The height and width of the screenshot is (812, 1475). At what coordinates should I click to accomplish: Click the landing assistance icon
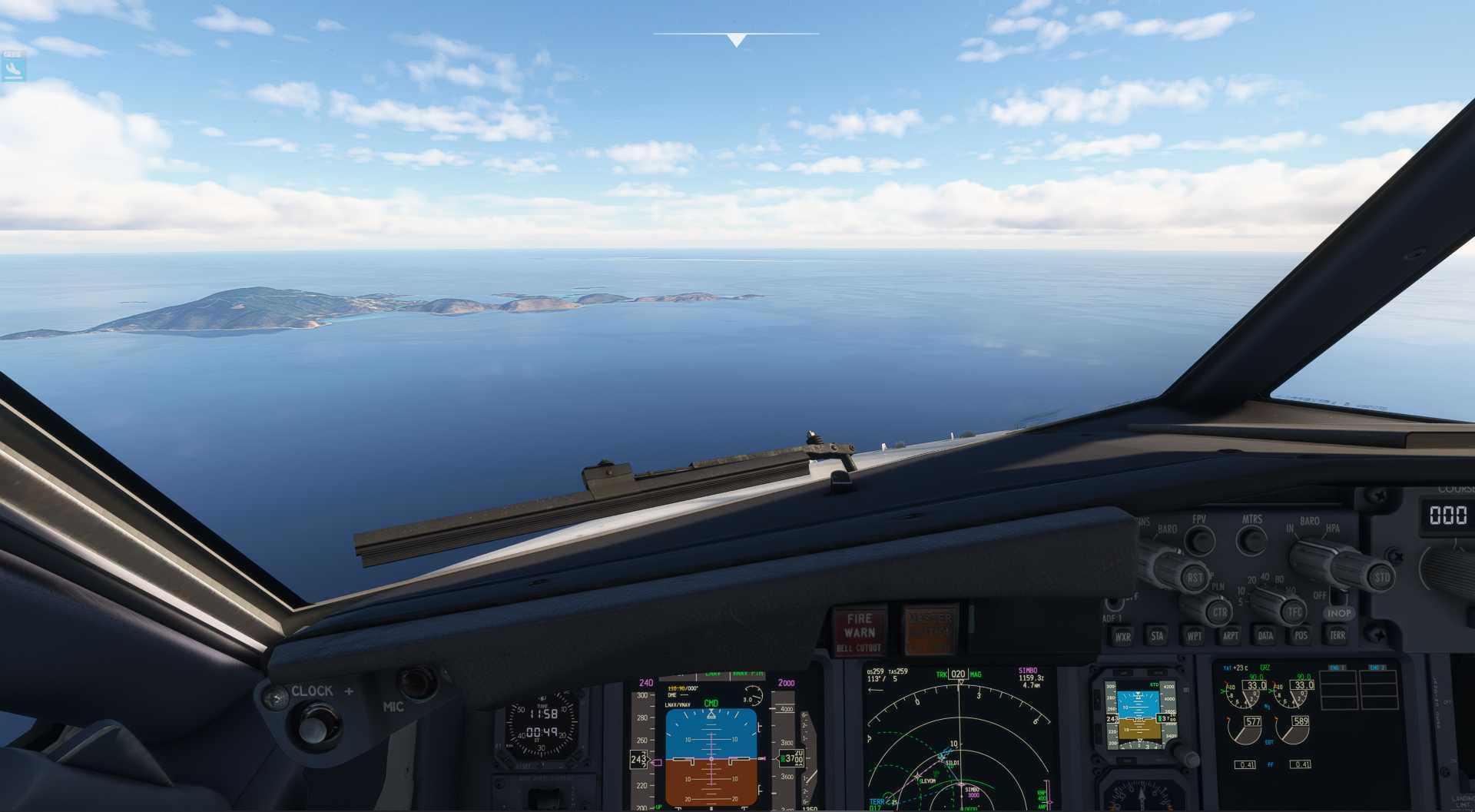13,69
